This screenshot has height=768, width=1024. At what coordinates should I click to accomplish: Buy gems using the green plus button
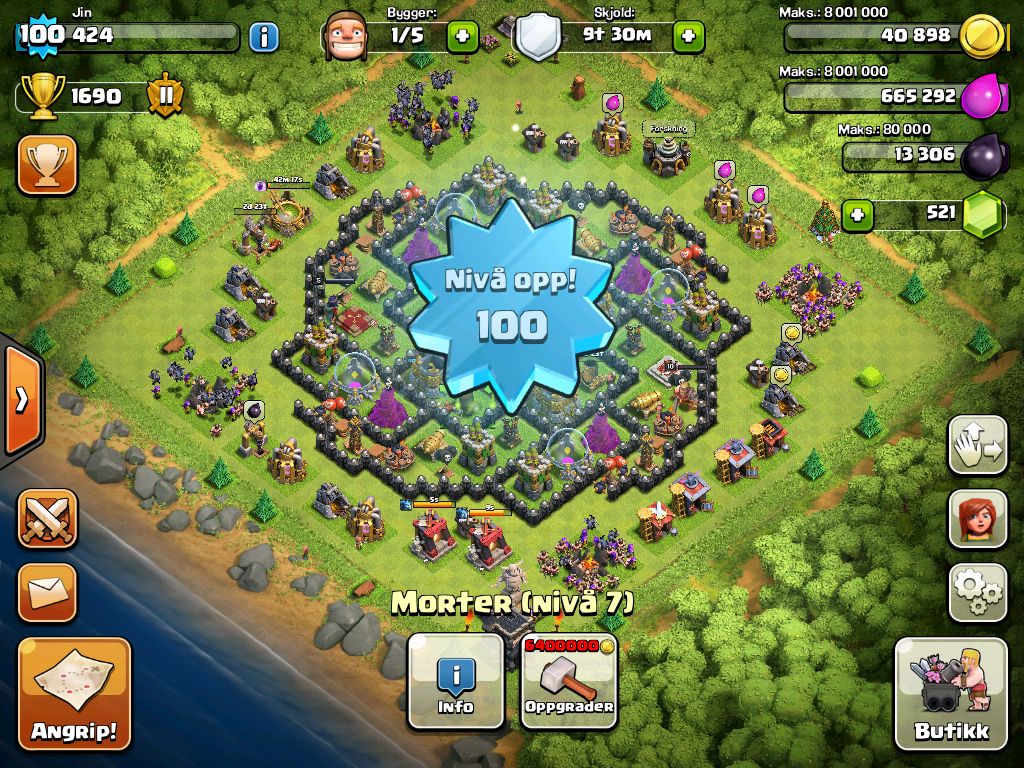point(856,214)
